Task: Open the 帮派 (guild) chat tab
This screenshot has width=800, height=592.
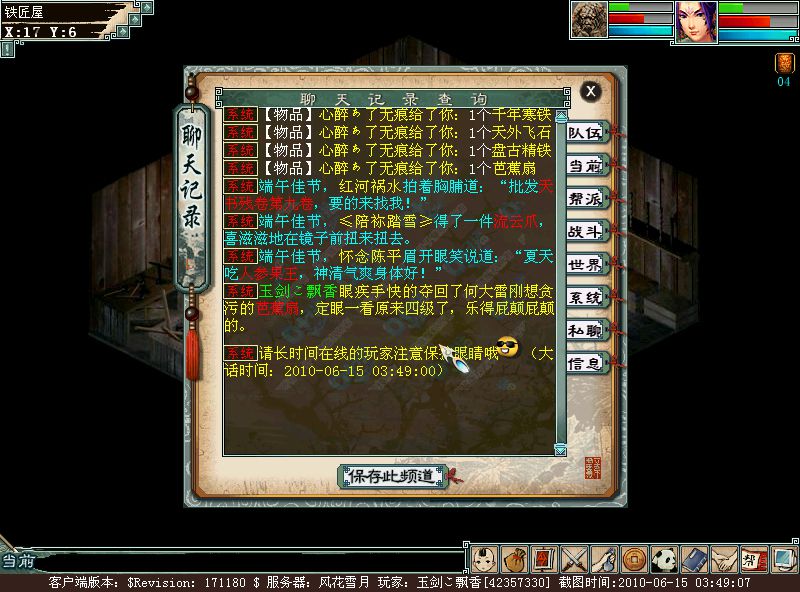Action: [x=585, y=198]
